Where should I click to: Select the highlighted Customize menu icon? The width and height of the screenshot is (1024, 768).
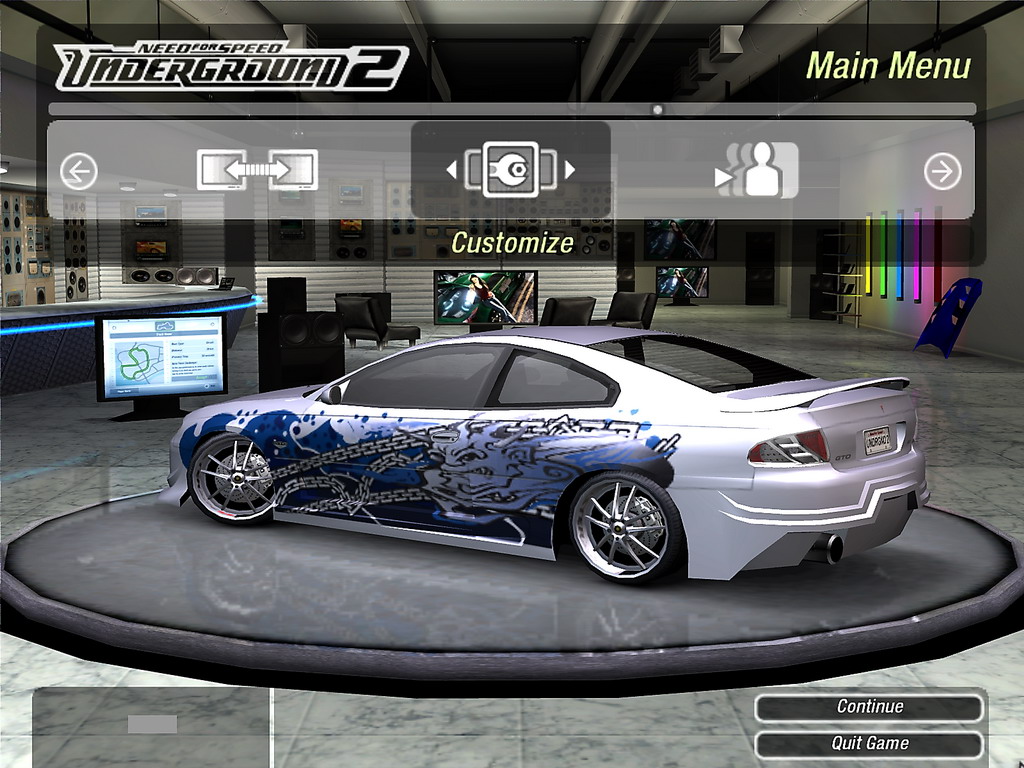point(510,170)
